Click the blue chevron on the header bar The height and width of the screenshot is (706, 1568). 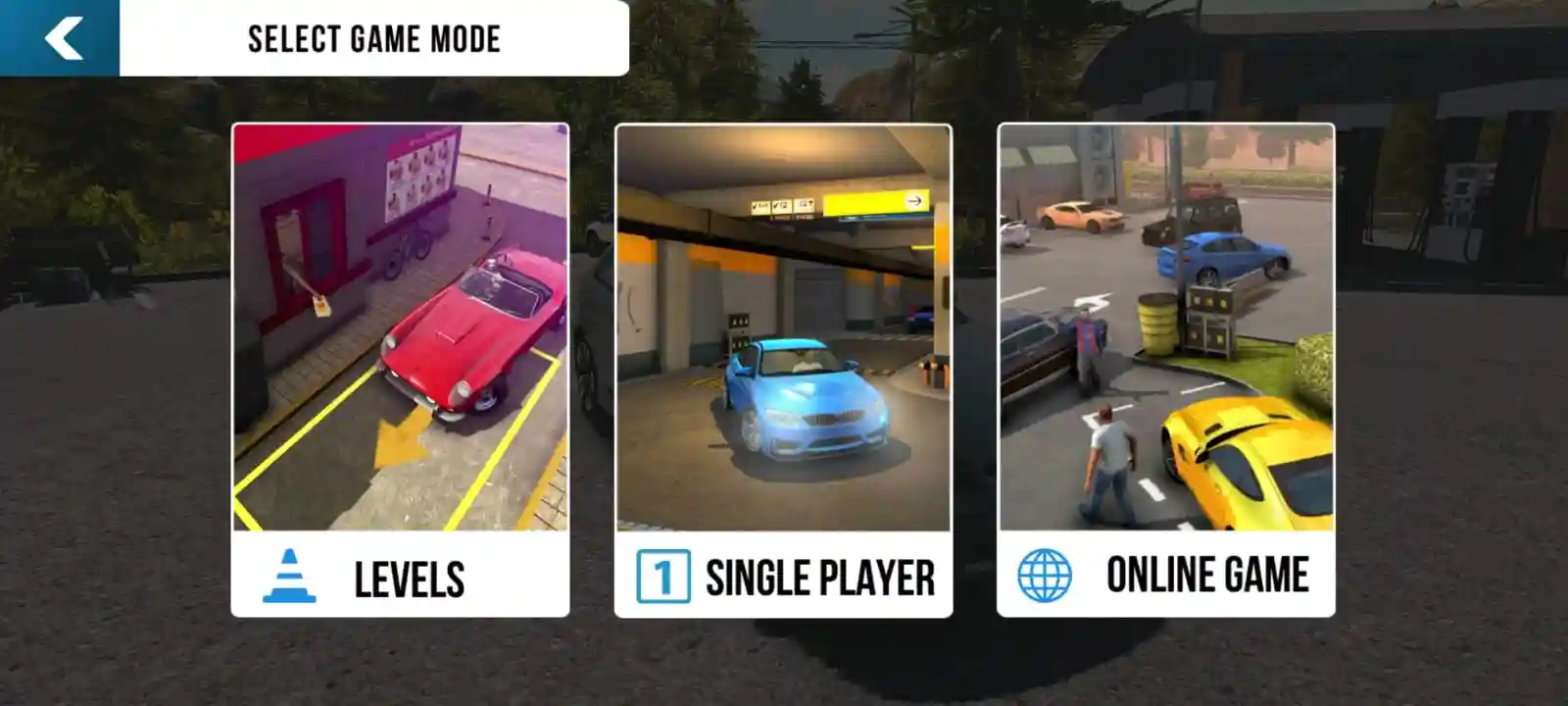tap(61, 39)
